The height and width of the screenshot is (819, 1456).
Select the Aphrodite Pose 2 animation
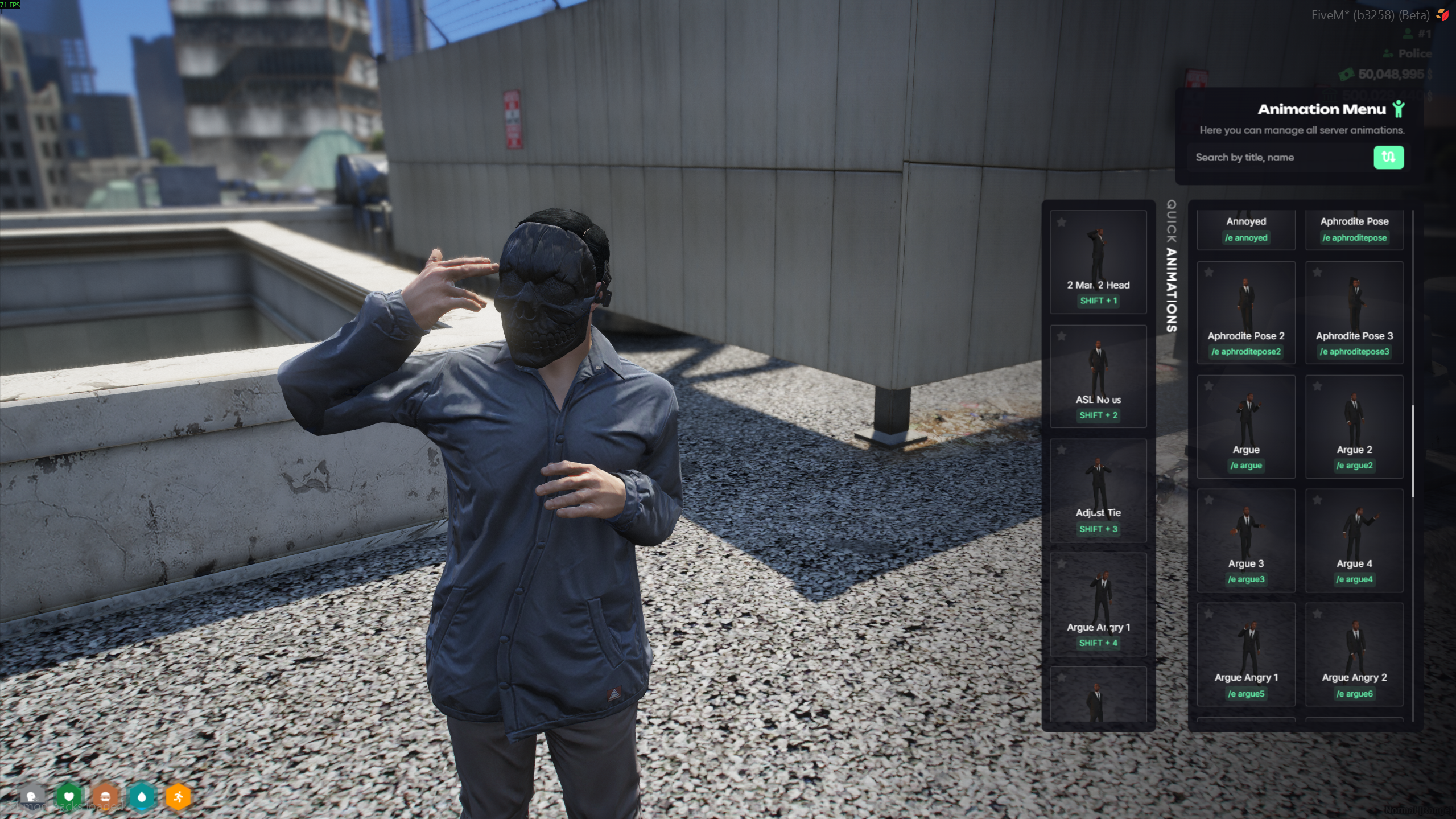(1245, 313)
